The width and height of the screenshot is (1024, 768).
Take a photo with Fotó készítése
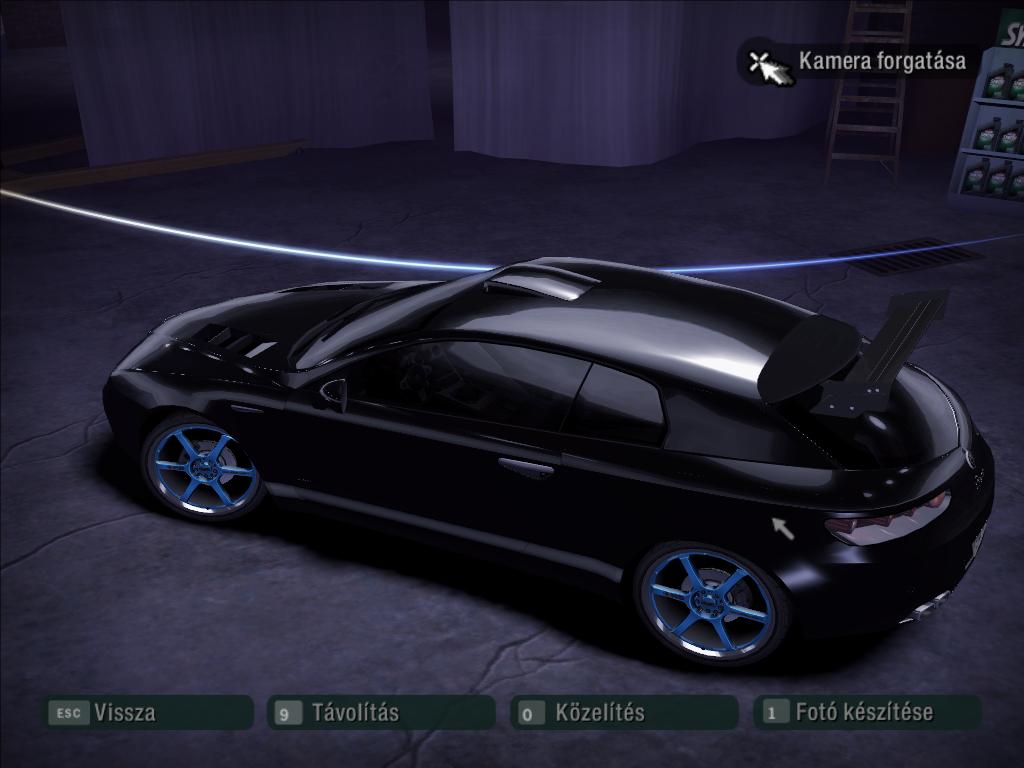(x=866, y=713)
